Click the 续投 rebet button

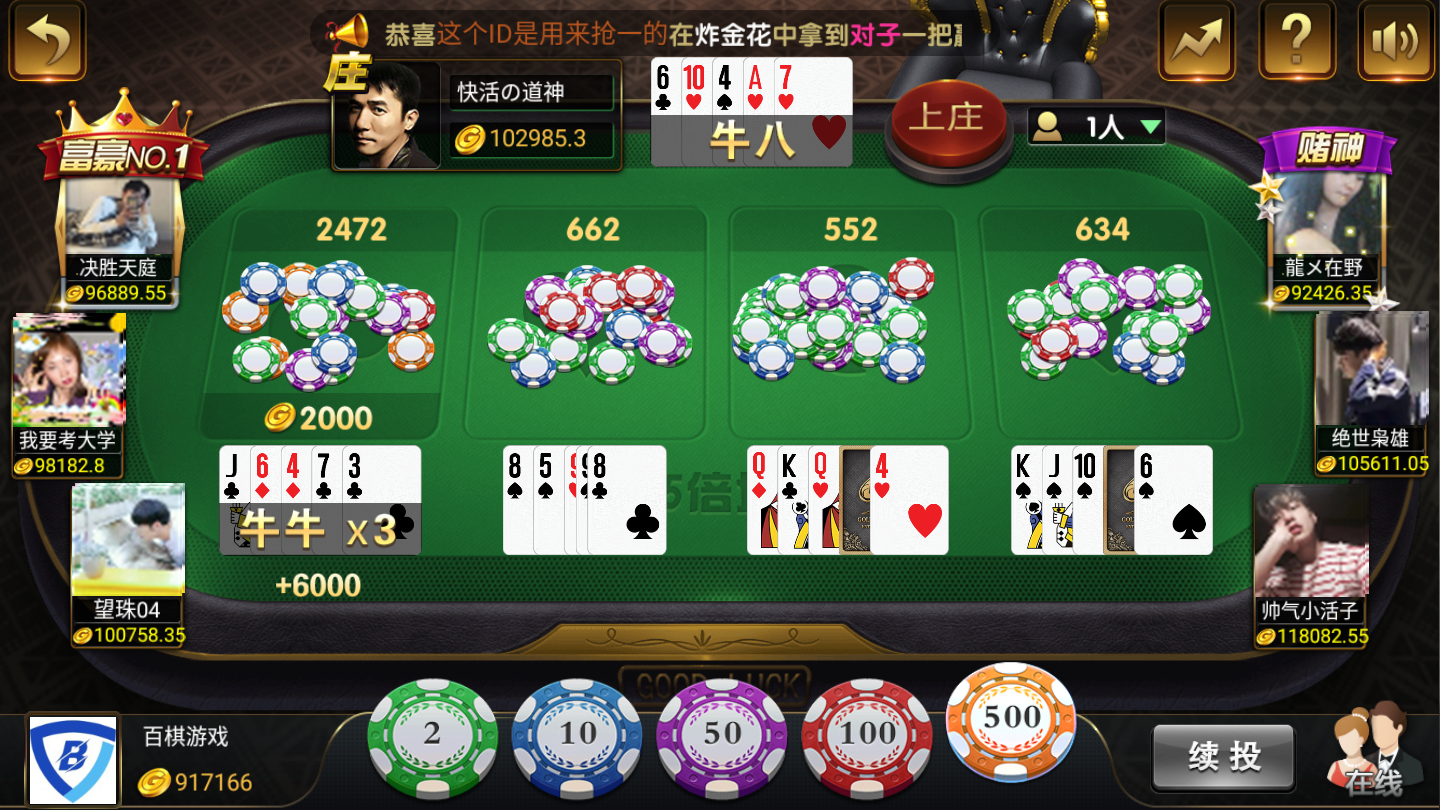coord(1223,757)
